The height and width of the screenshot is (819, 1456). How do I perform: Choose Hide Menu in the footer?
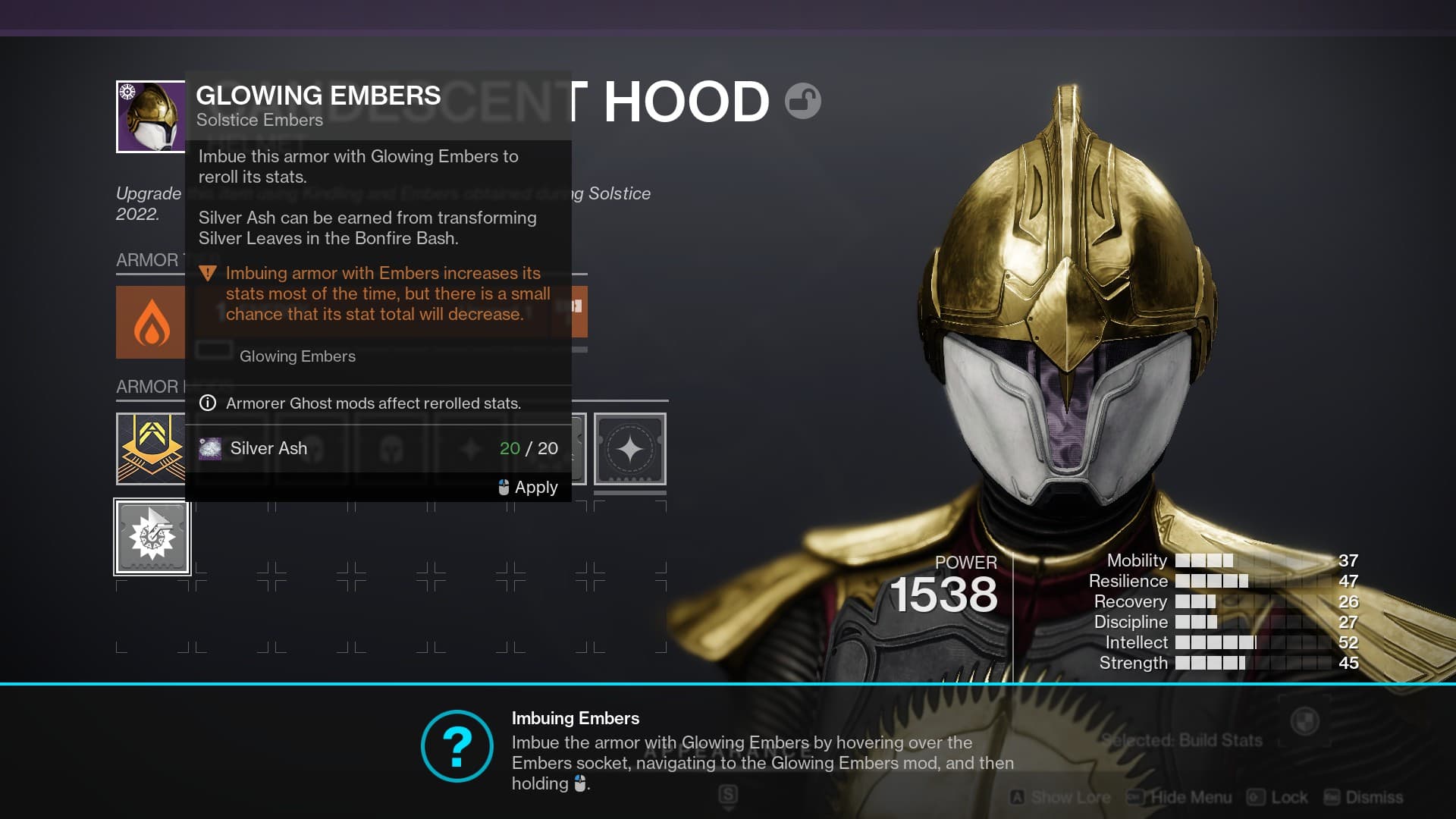point(1181,797)
